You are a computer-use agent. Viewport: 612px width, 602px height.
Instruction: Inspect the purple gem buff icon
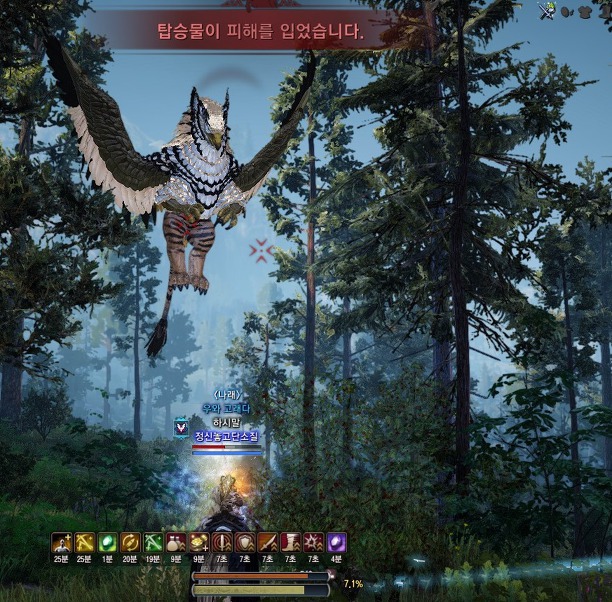(337, 543)
